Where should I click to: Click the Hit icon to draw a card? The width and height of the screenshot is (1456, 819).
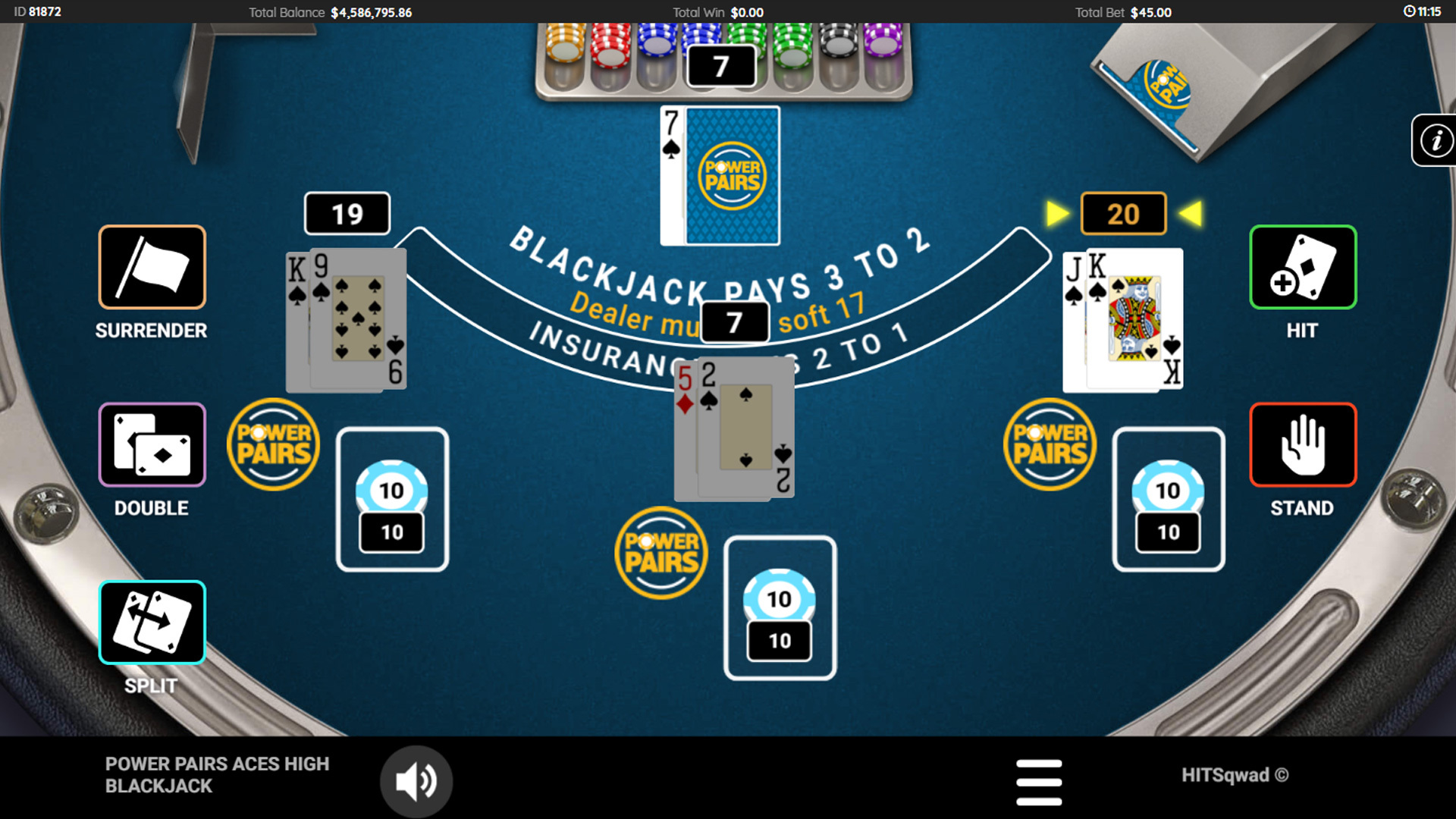click(1301, 267)
